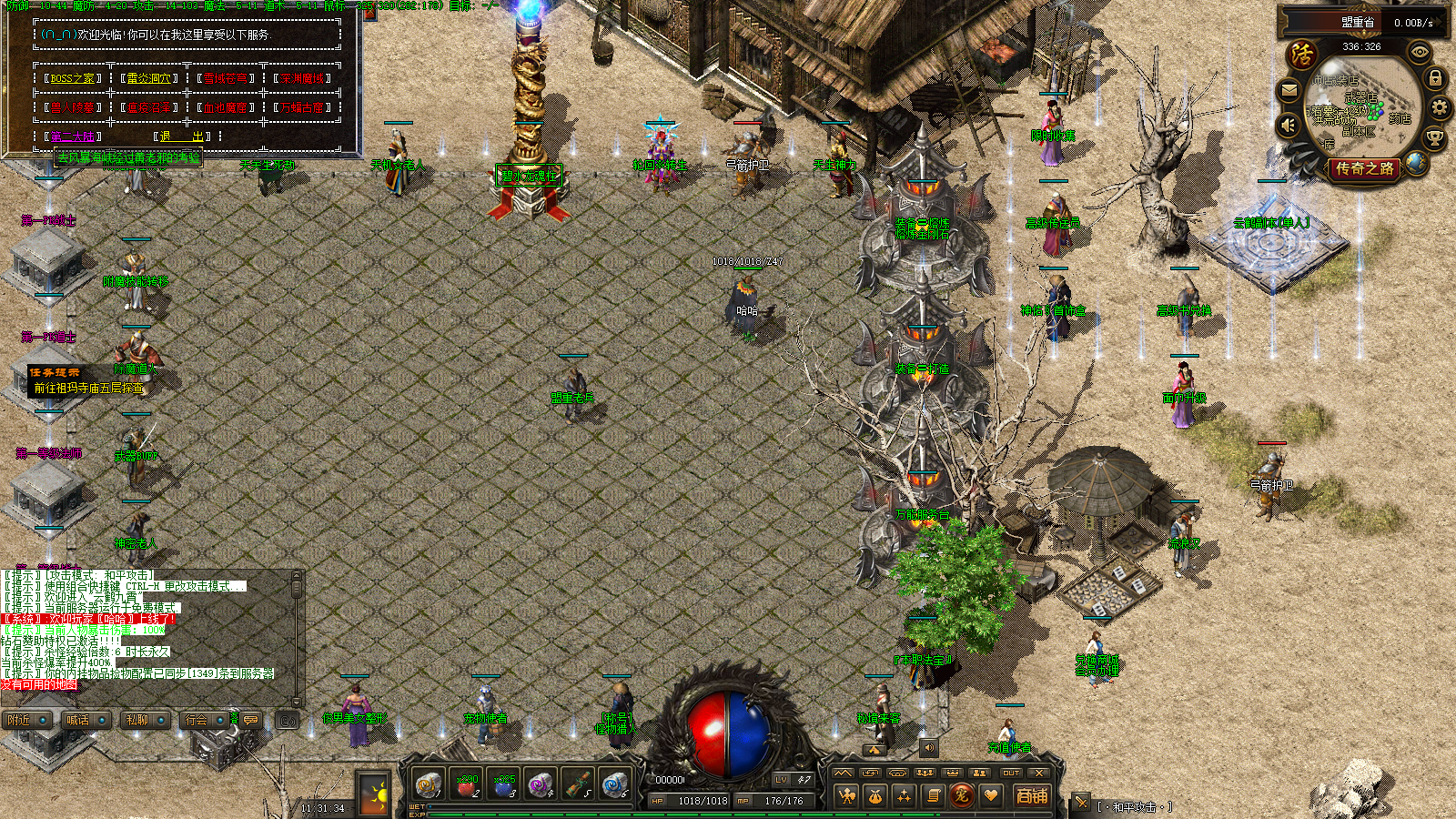Select the 兽人陵墓 destination link
This screenshot has height=819, width=1456.
click(x=73, y=107)
